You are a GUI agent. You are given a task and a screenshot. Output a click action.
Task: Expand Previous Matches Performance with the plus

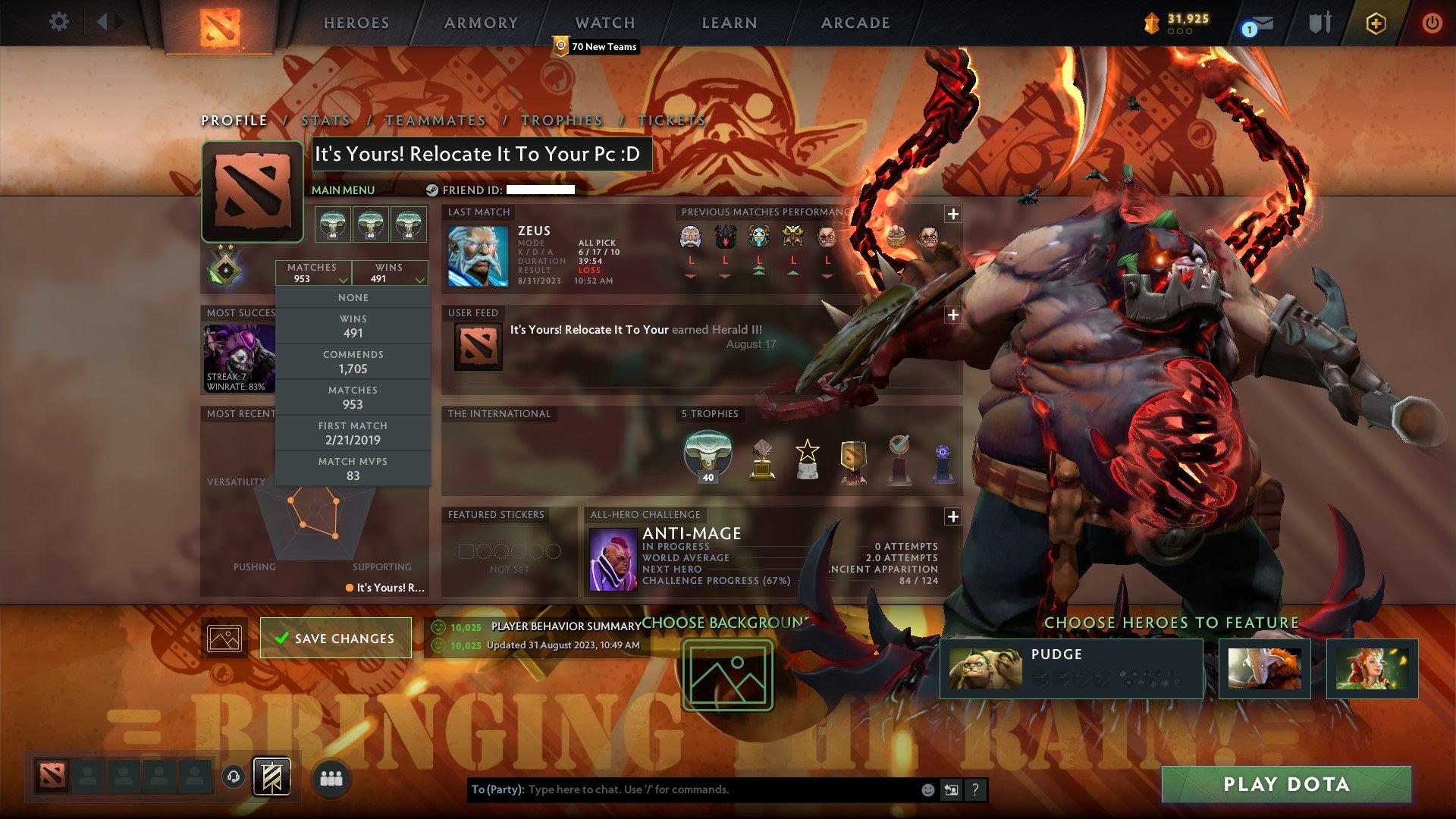click(x=952, y=215)
